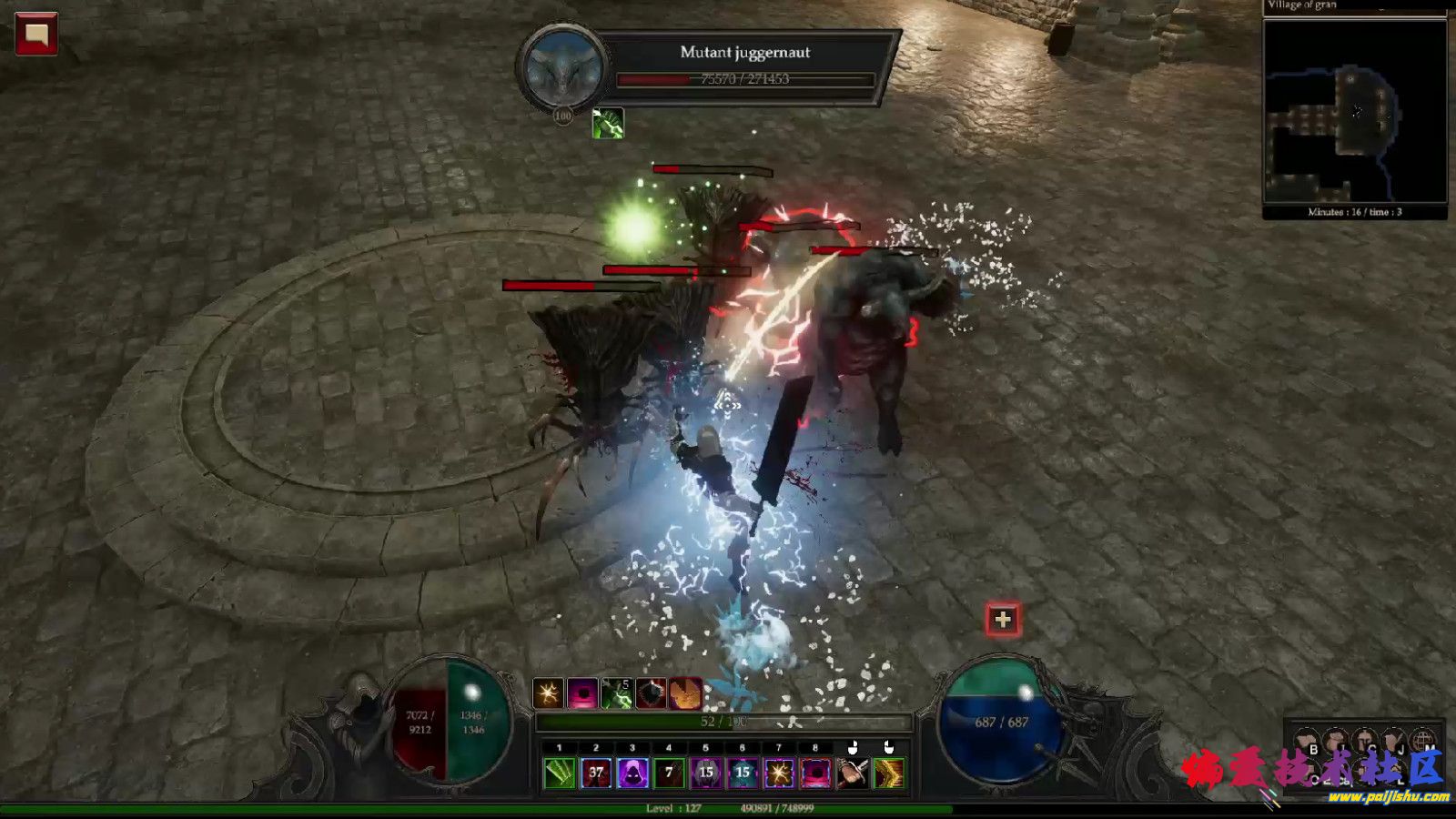This screenshot has width=1456, height=819.
Task: Cast the pink void portal skill in hotbar
Action: tap(815, 773)
